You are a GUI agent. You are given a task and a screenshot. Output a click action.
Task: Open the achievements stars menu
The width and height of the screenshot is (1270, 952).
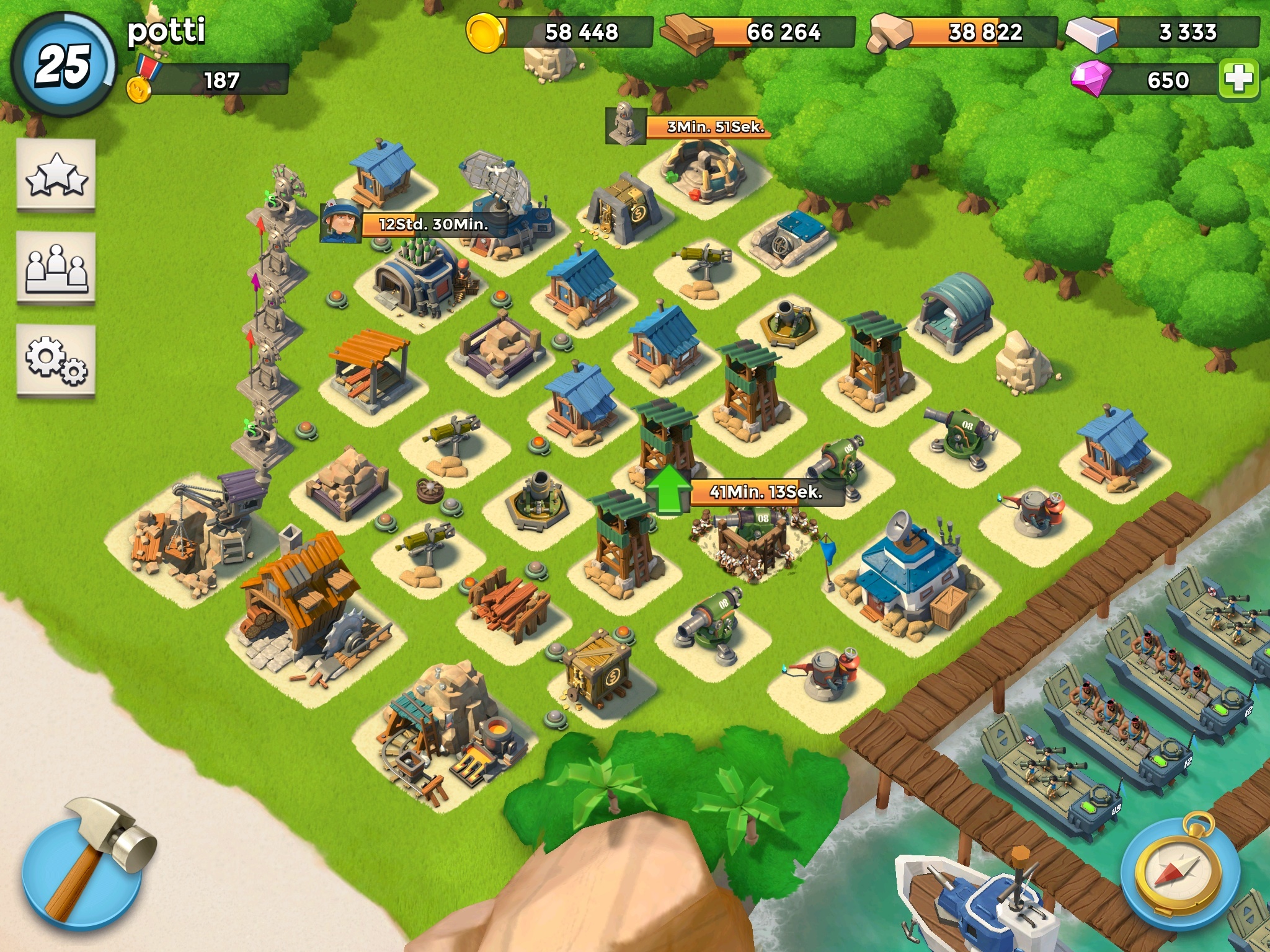(x=56, y=175)
